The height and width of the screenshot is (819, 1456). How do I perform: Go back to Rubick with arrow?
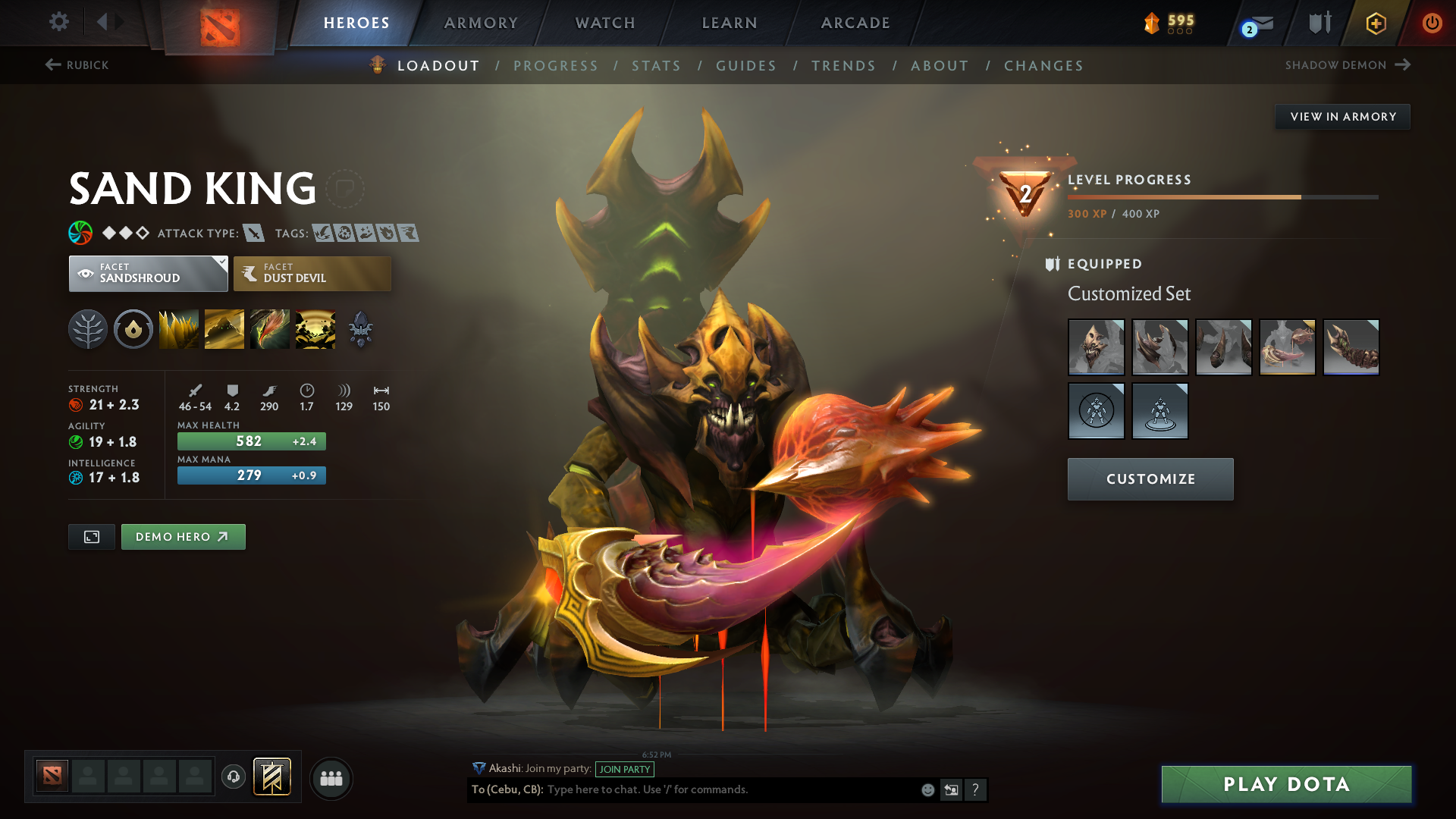click(x=52, y=65)
